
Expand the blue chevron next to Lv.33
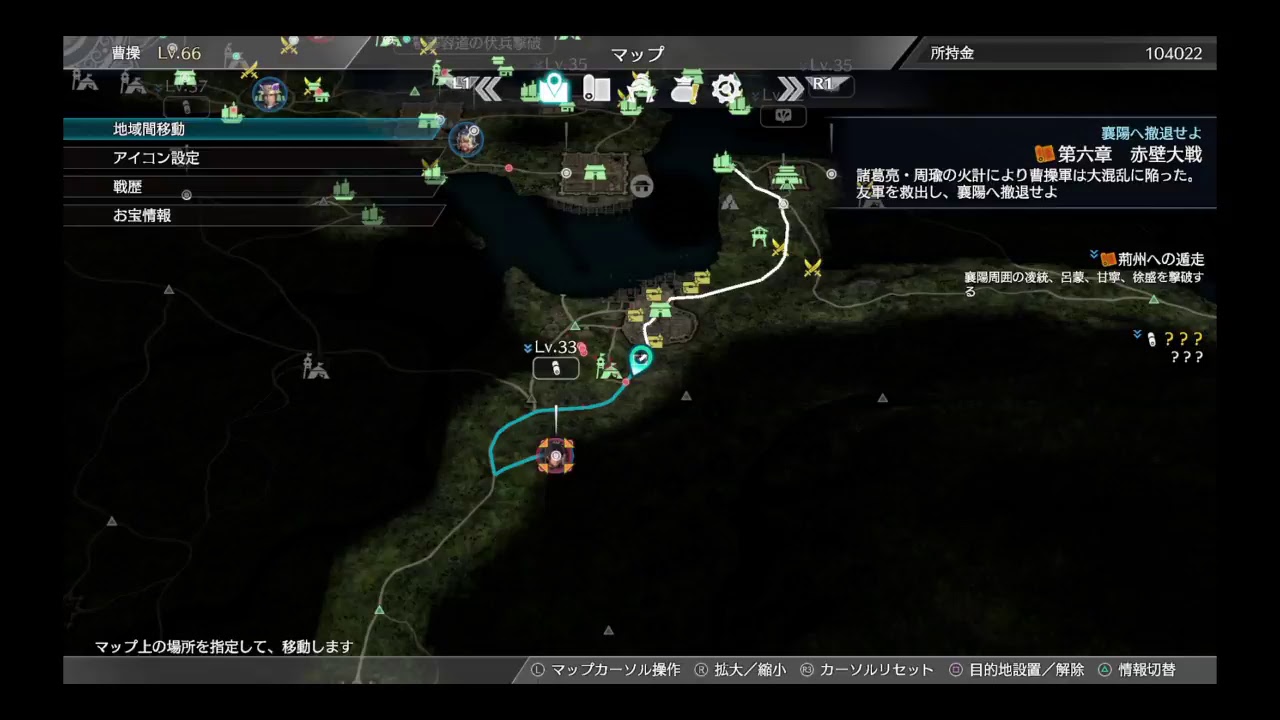pos(528,347)
